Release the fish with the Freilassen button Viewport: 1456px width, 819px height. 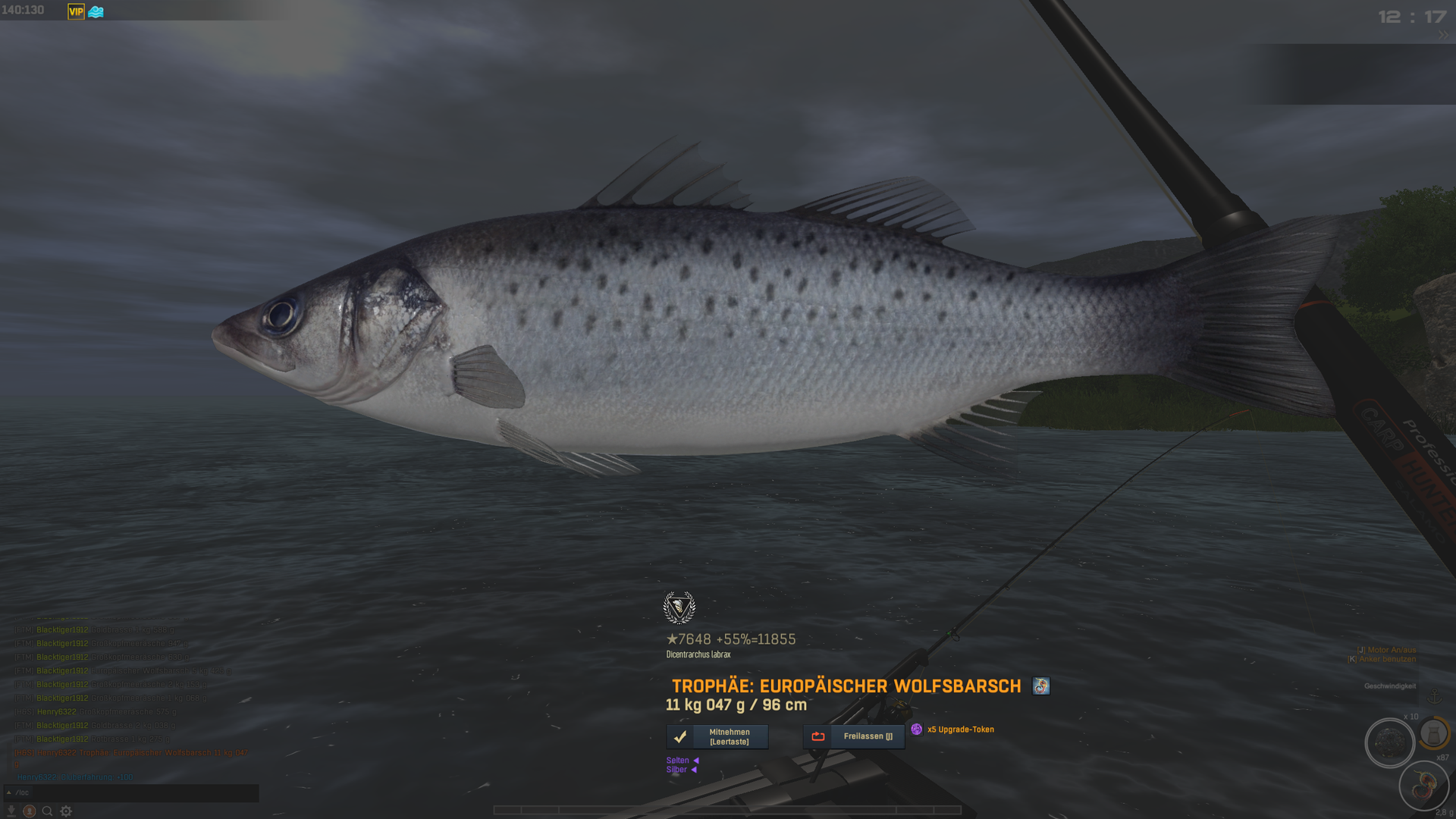pyautogui.click(x=853, y=736)
